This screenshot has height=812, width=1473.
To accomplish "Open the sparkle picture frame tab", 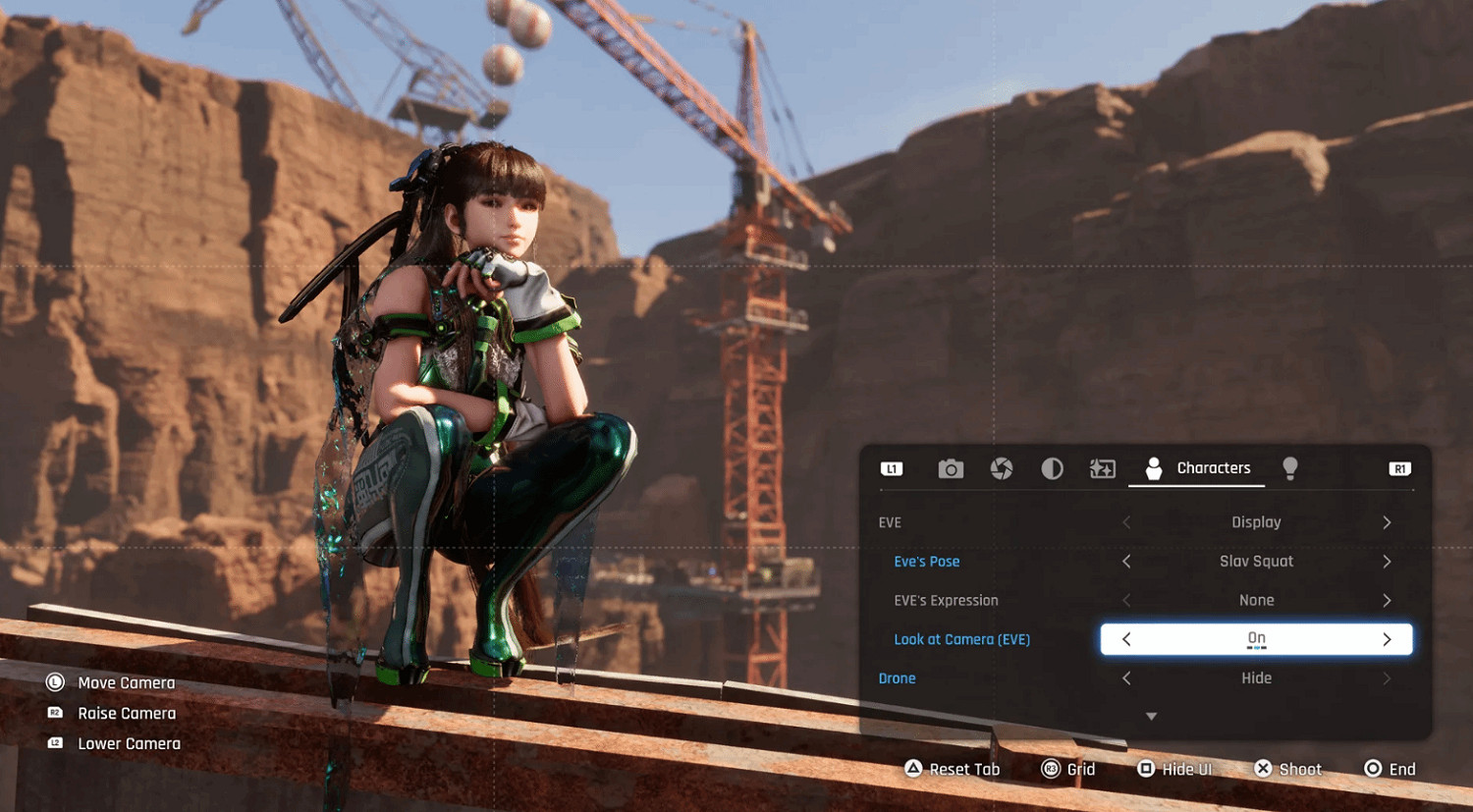I will point(1103,469).
